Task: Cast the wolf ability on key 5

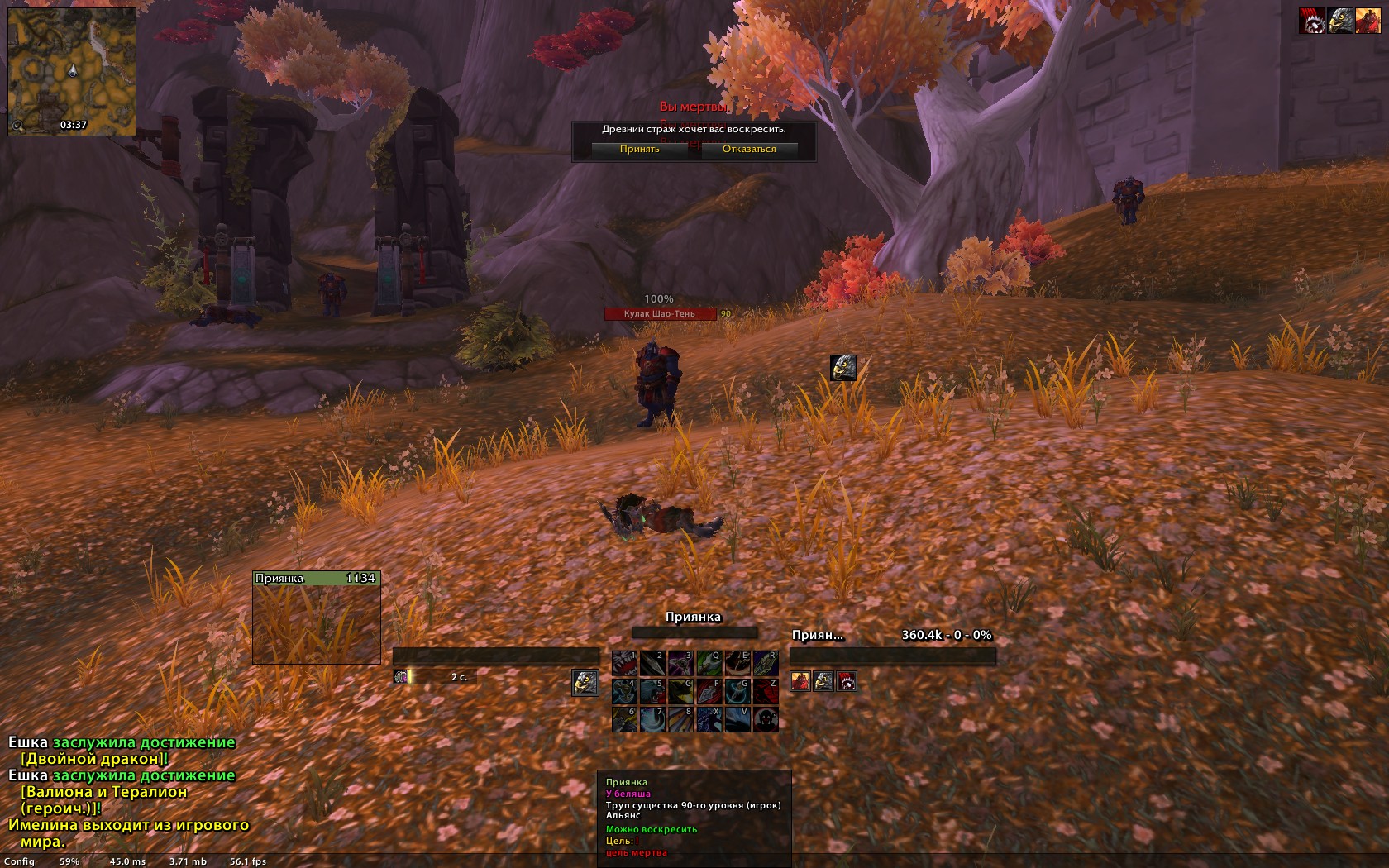Action: [652, 691]
